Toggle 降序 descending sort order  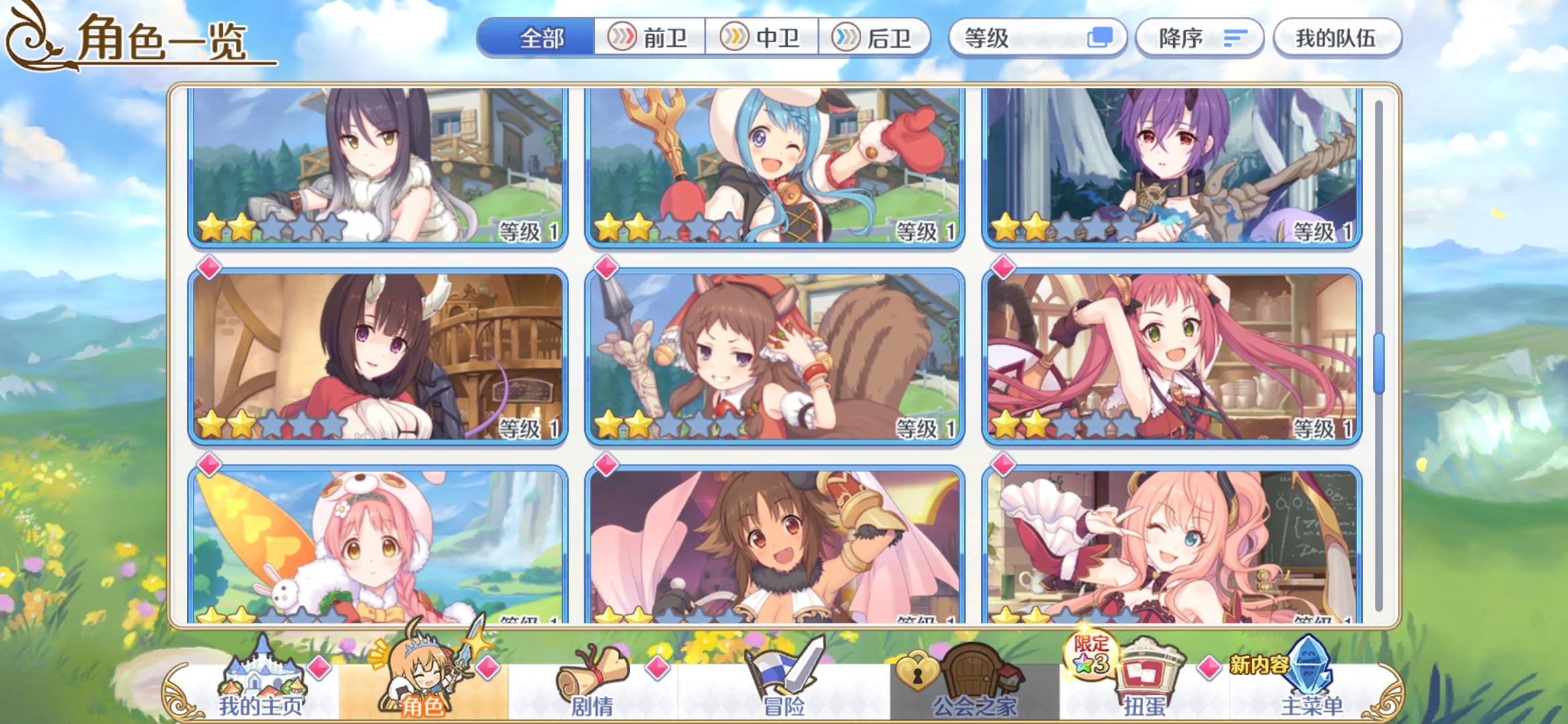click(1199, 38)
